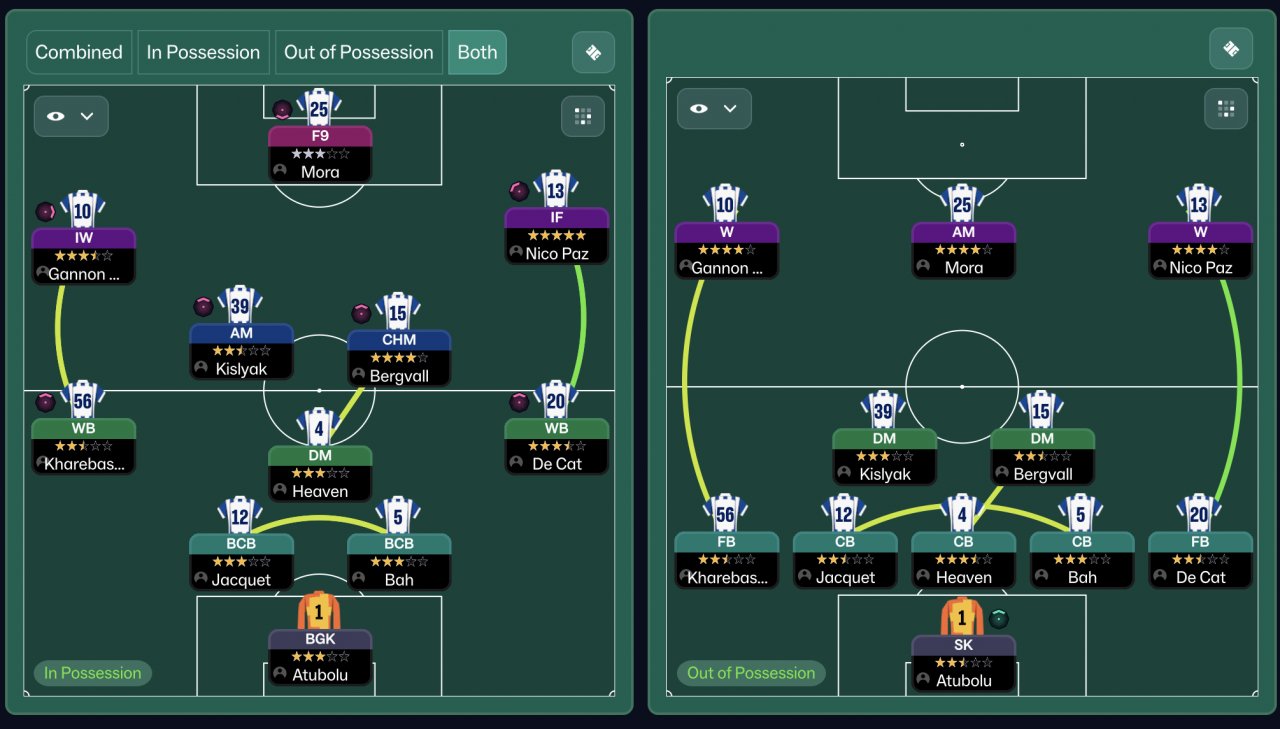This screenshot has width=1280, height=729.
Task: Select Bah's CB card out of possession
Action: click(1082, 559)
